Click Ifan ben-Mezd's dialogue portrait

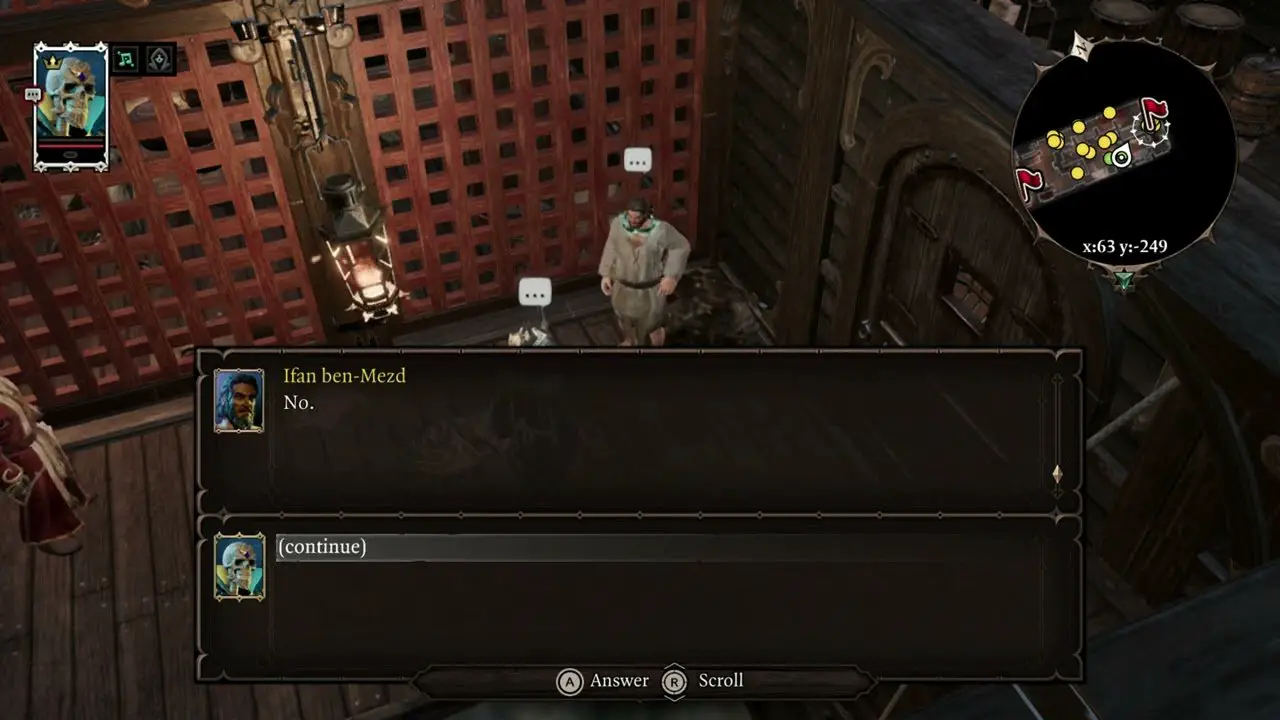[x=239, y=400]
